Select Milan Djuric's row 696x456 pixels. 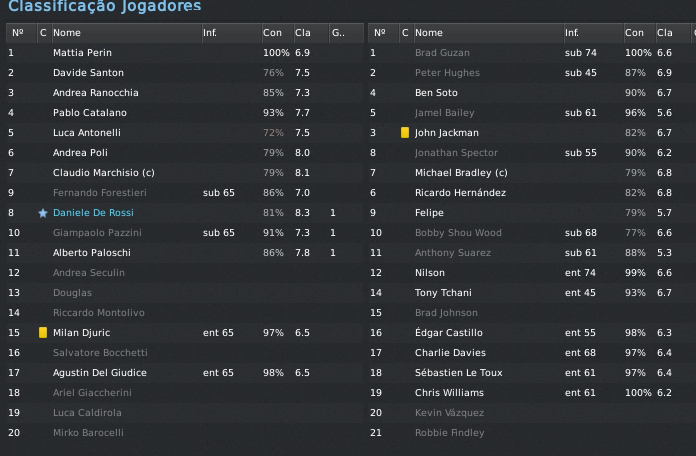coord(80,333)
